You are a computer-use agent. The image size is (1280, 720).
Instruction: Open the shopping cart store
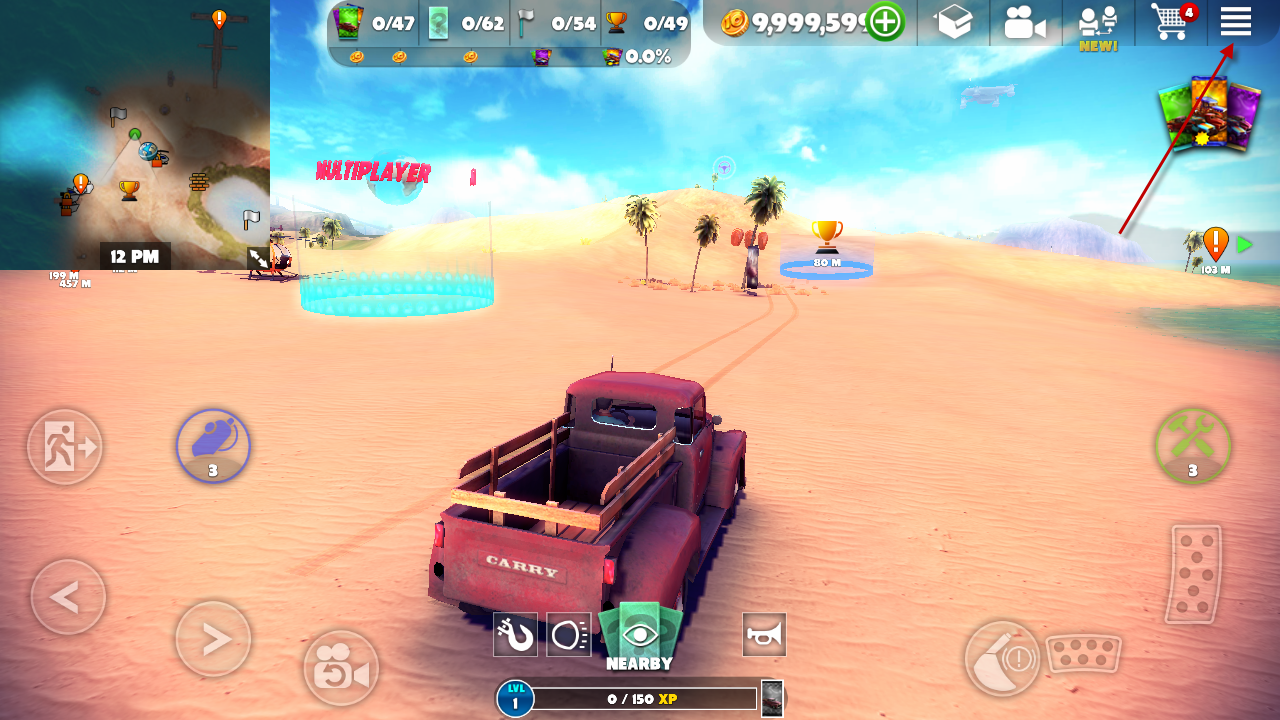(1171, 22)
